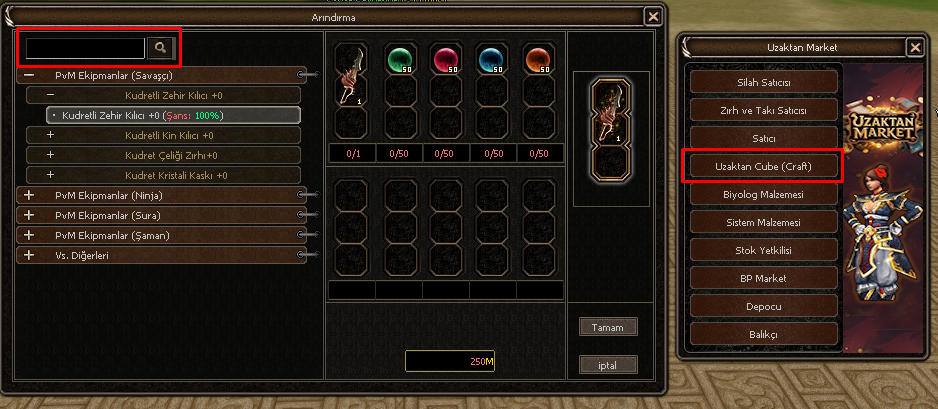This screenshot has height=409, width=938.
Task: Expand Kudret Kristali Kaskı +0 entry
Action: coord(50,175)
